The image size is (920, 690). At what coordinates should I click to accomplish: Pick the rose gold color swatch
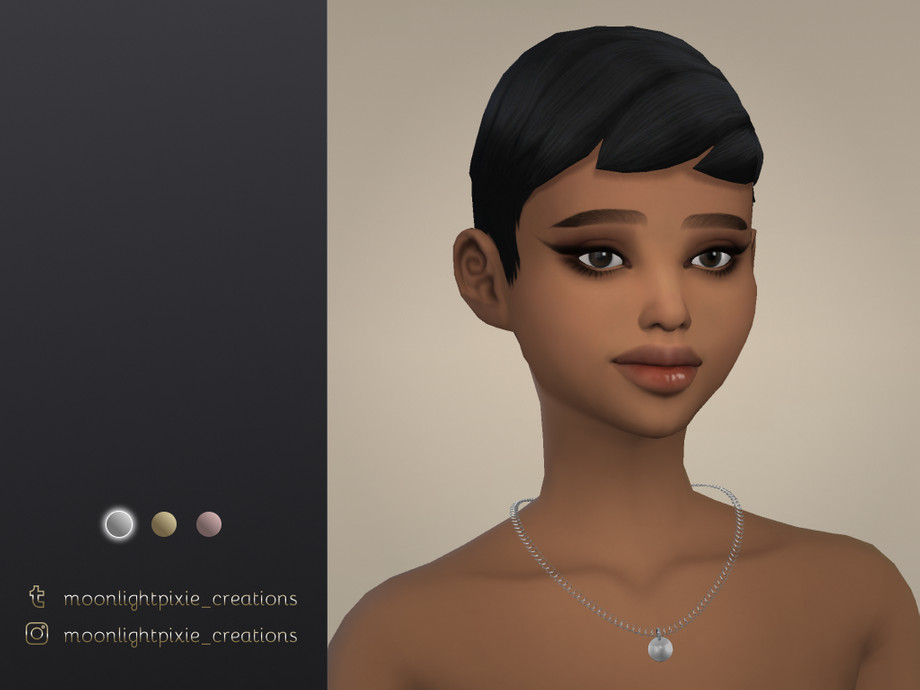click(209, 524)
